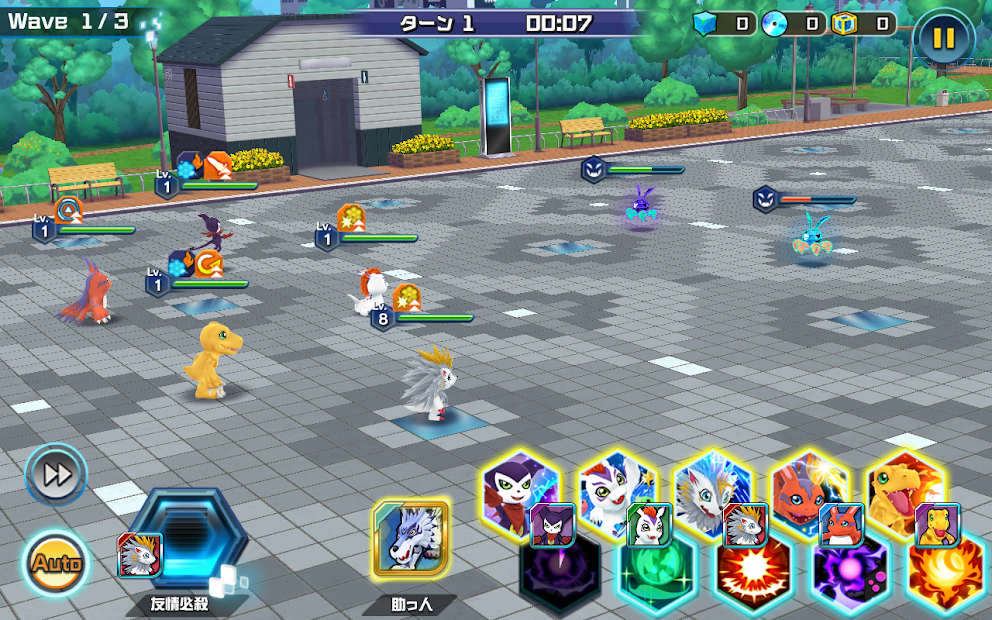Use Impmon's dark purple skill hexagon
This screenshot has height=620, width=992.
562,577
